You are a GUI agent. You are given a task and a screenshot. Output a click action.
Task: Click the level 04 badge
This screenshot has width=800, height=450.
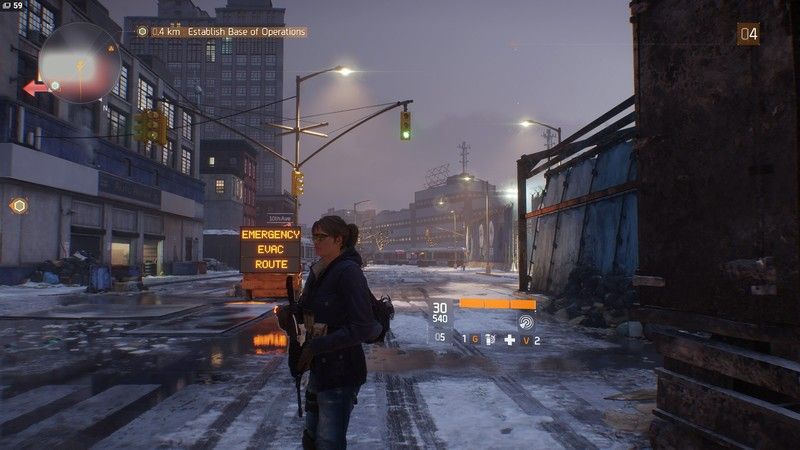[x=748, y=34]
